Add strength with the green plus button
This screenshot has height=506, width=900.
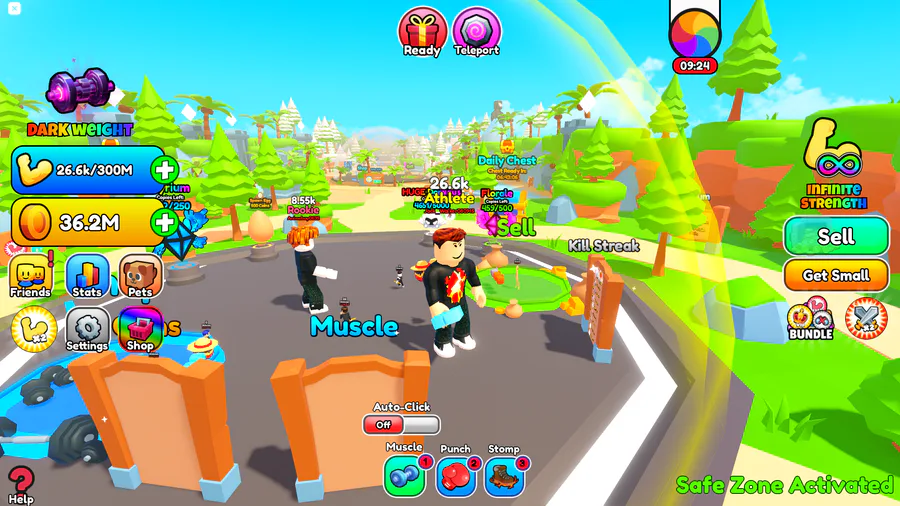(x=165, y=170)
